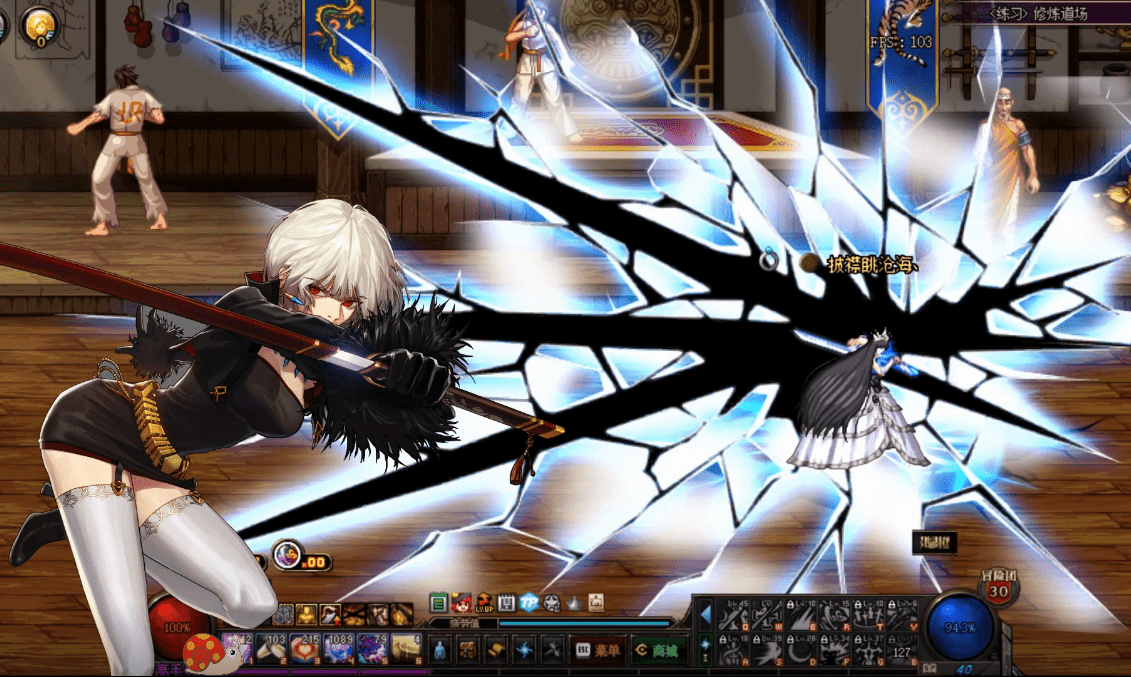
Task: Open the crossed hammers menu icon
Action: tap(553, 650)
